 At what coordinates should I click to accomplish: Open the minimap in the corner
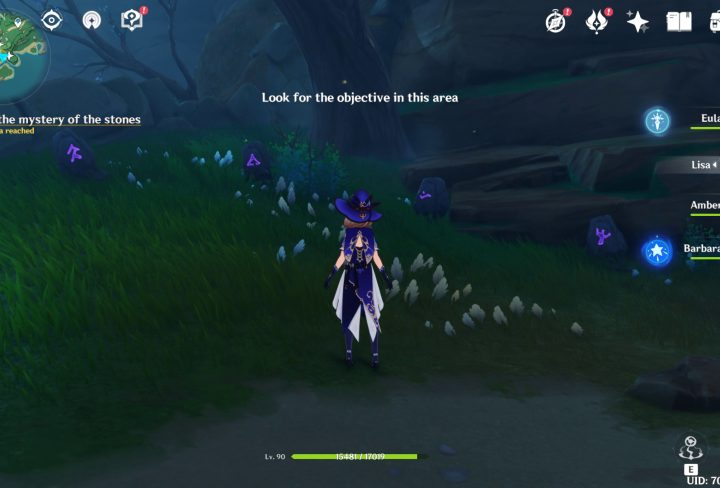coord(18,48)
